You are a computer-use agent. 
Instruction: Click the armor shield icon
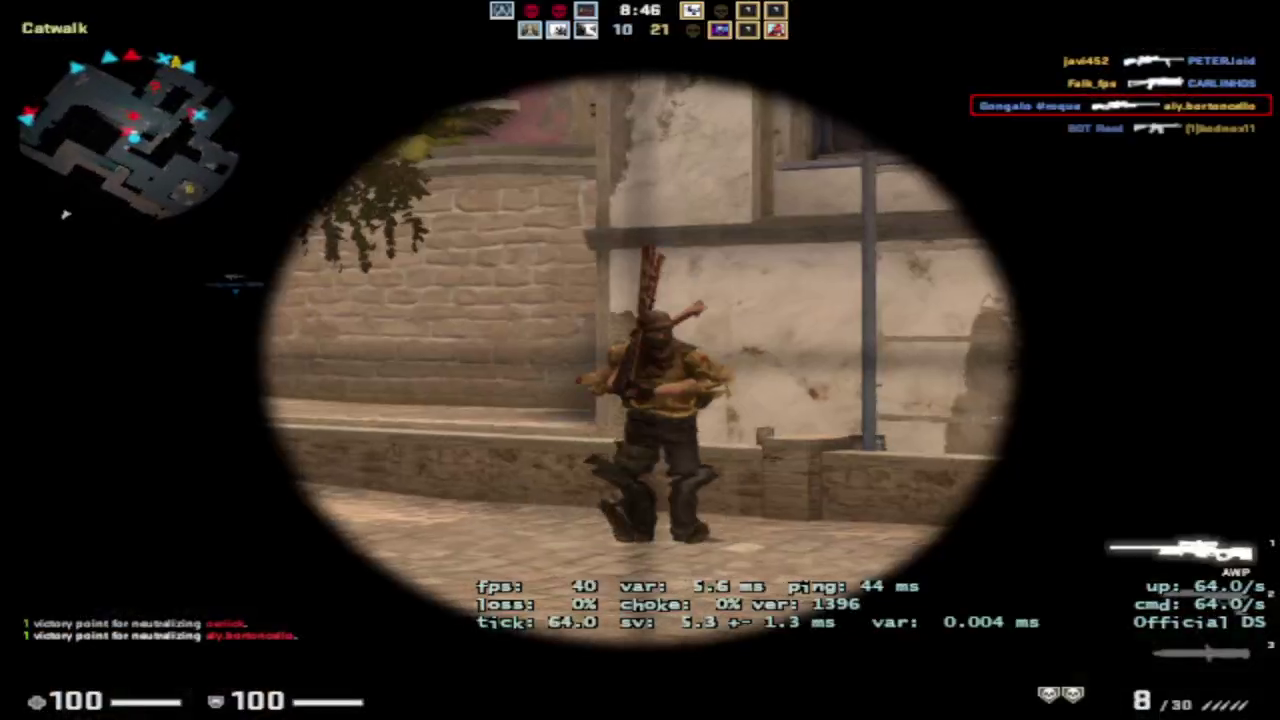tap(215, 700)
